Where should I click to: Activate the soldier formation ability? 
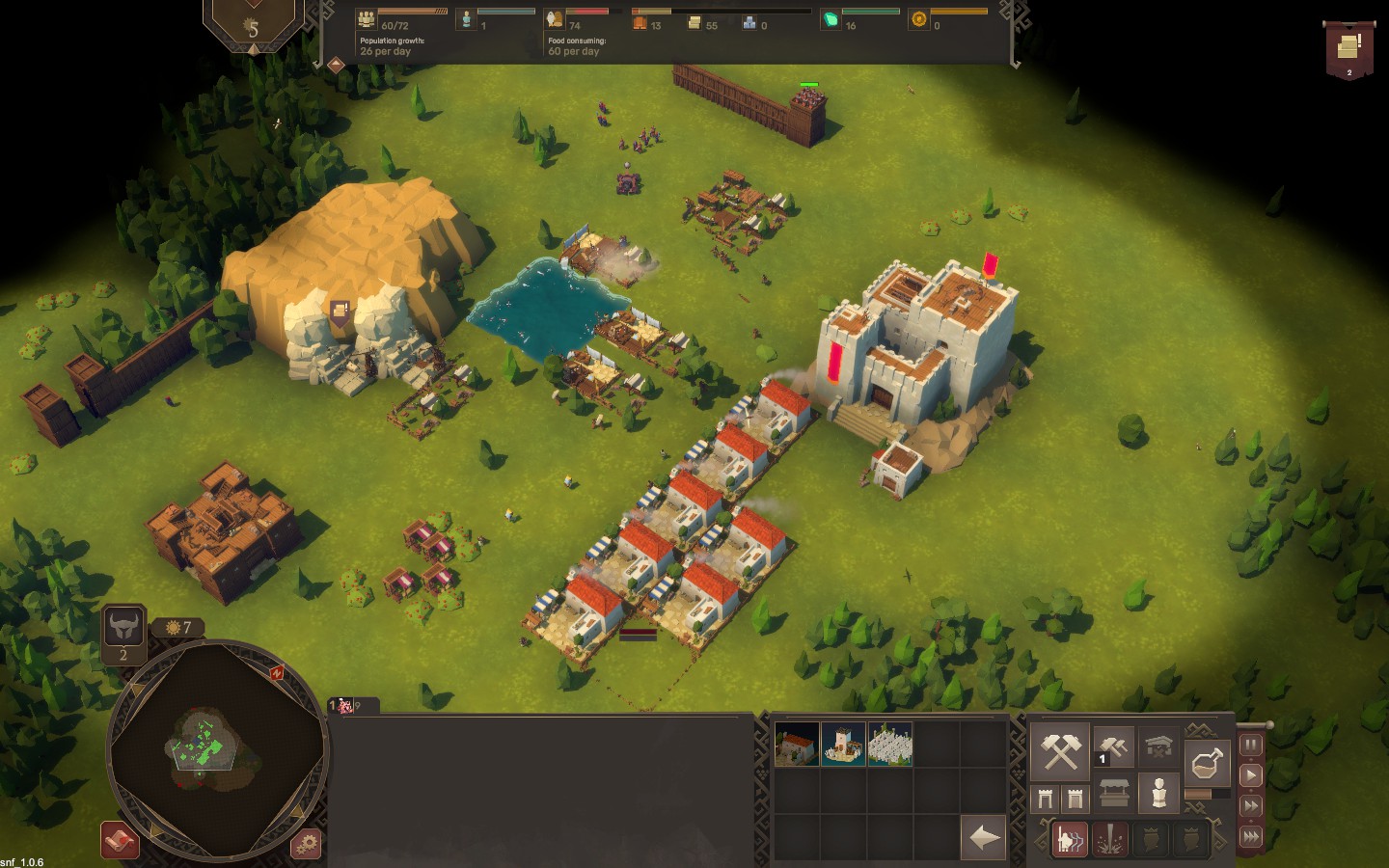point(1068,839)
